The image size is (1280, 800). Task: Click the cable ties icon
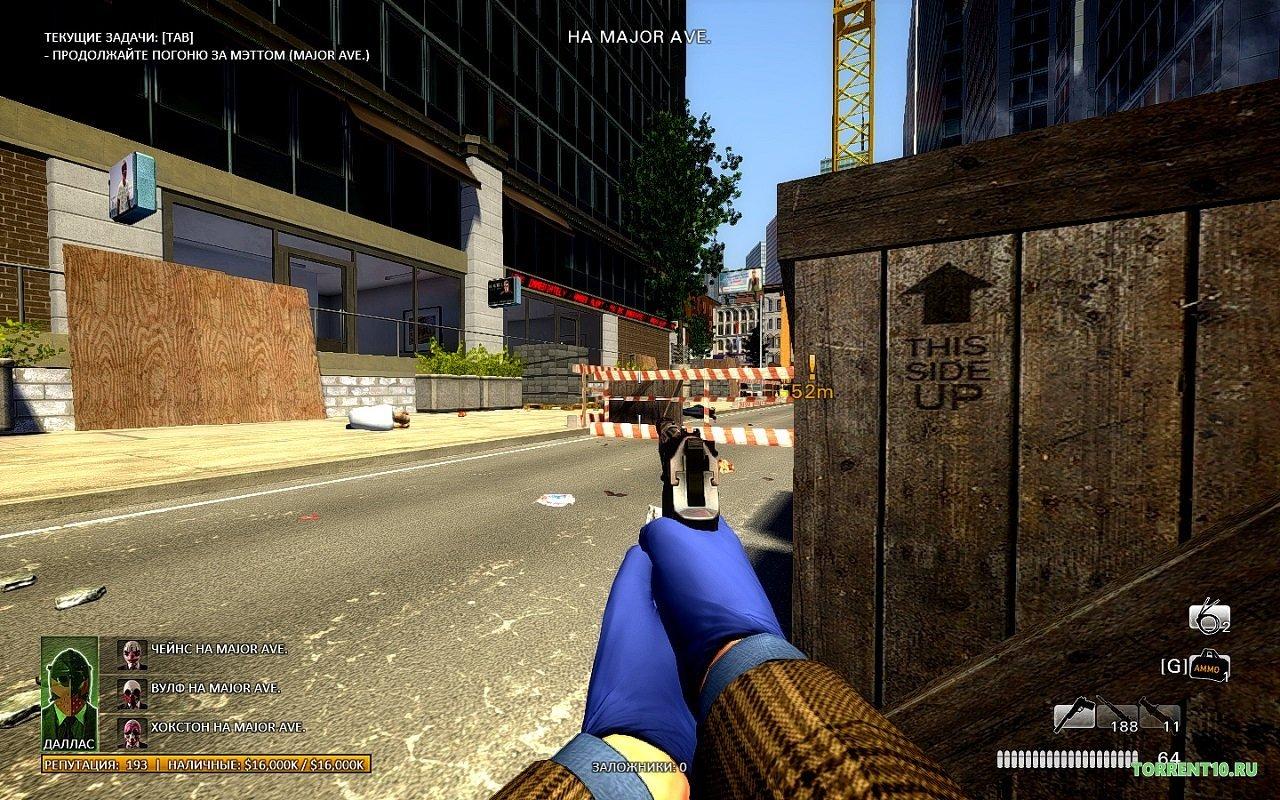coord(1207,617)
